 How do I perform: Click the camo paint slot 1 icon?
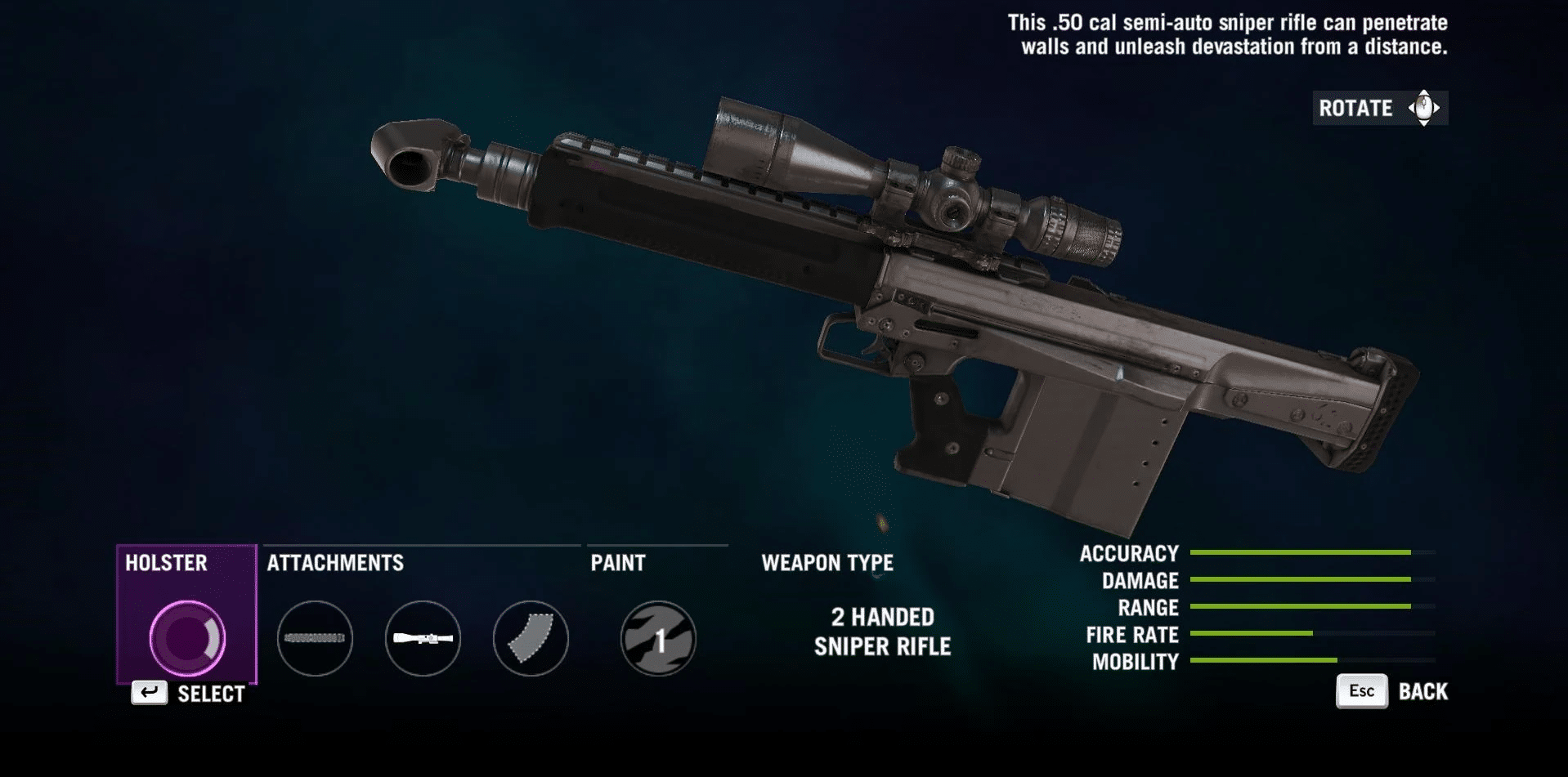pos(658,640)
